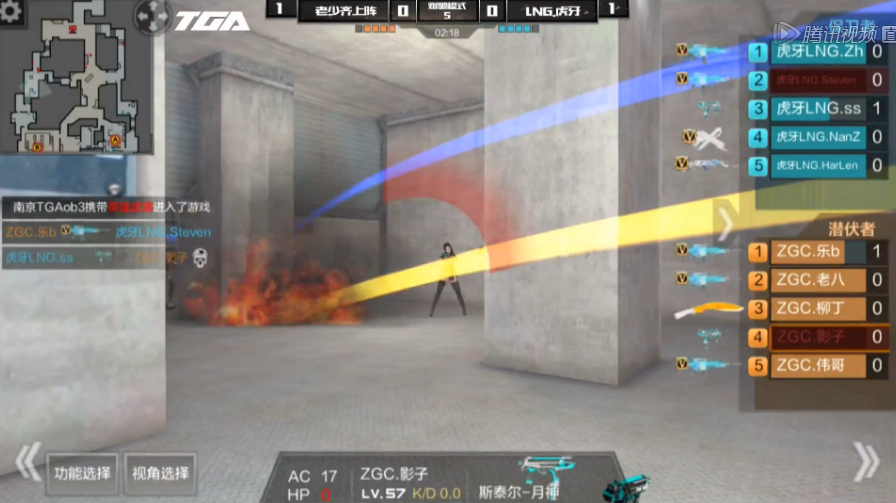Select 虎牙LNG.Steven from the defender list

coord(817,80)
